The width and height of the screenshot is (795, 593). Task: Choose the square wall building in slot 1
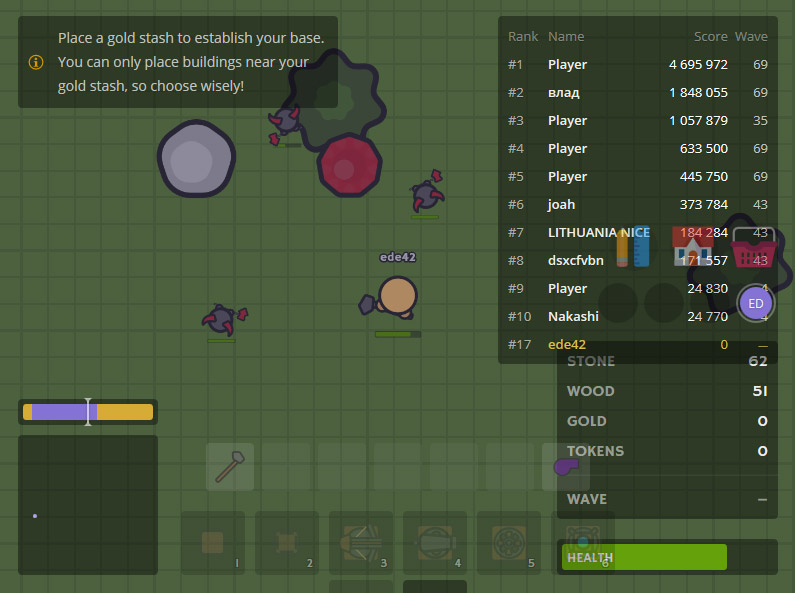click(x=213, y=542)
